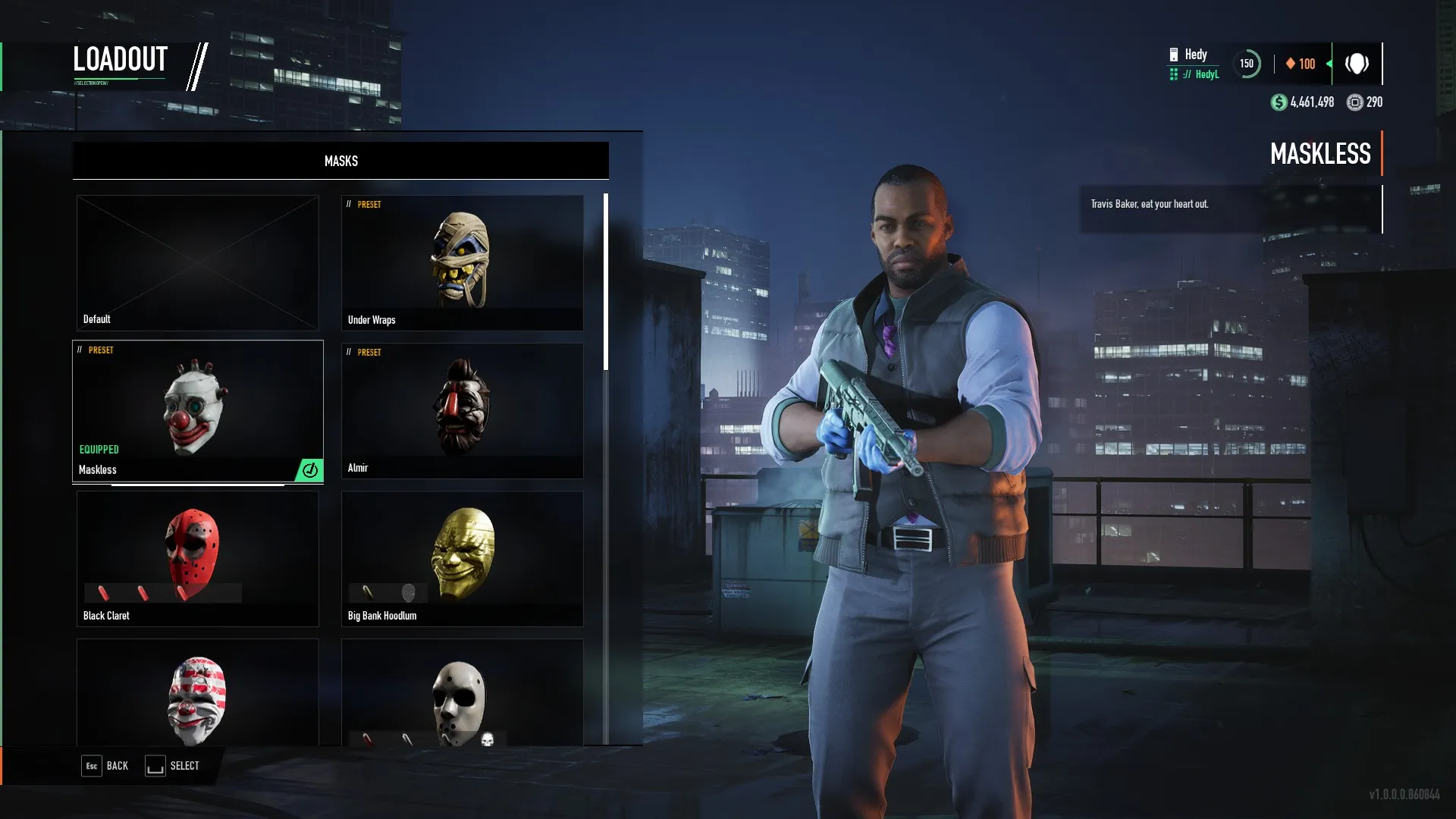Select the red-and-white striped clown mask
The height and width of the screenshot is (819, 1456).
(x=197, y=693)
